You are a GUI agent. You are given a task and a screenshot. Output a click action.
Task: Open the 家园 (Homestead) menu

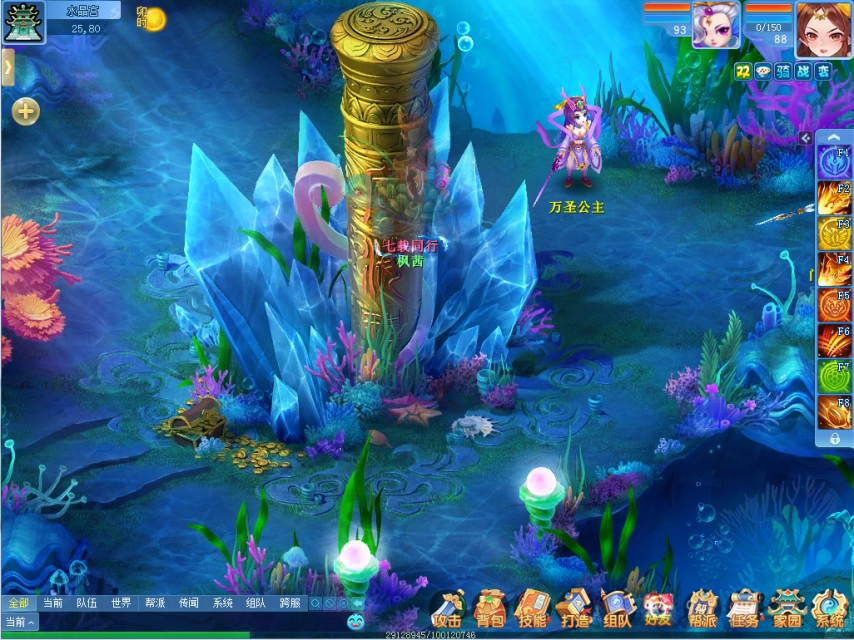coord(787,608)
